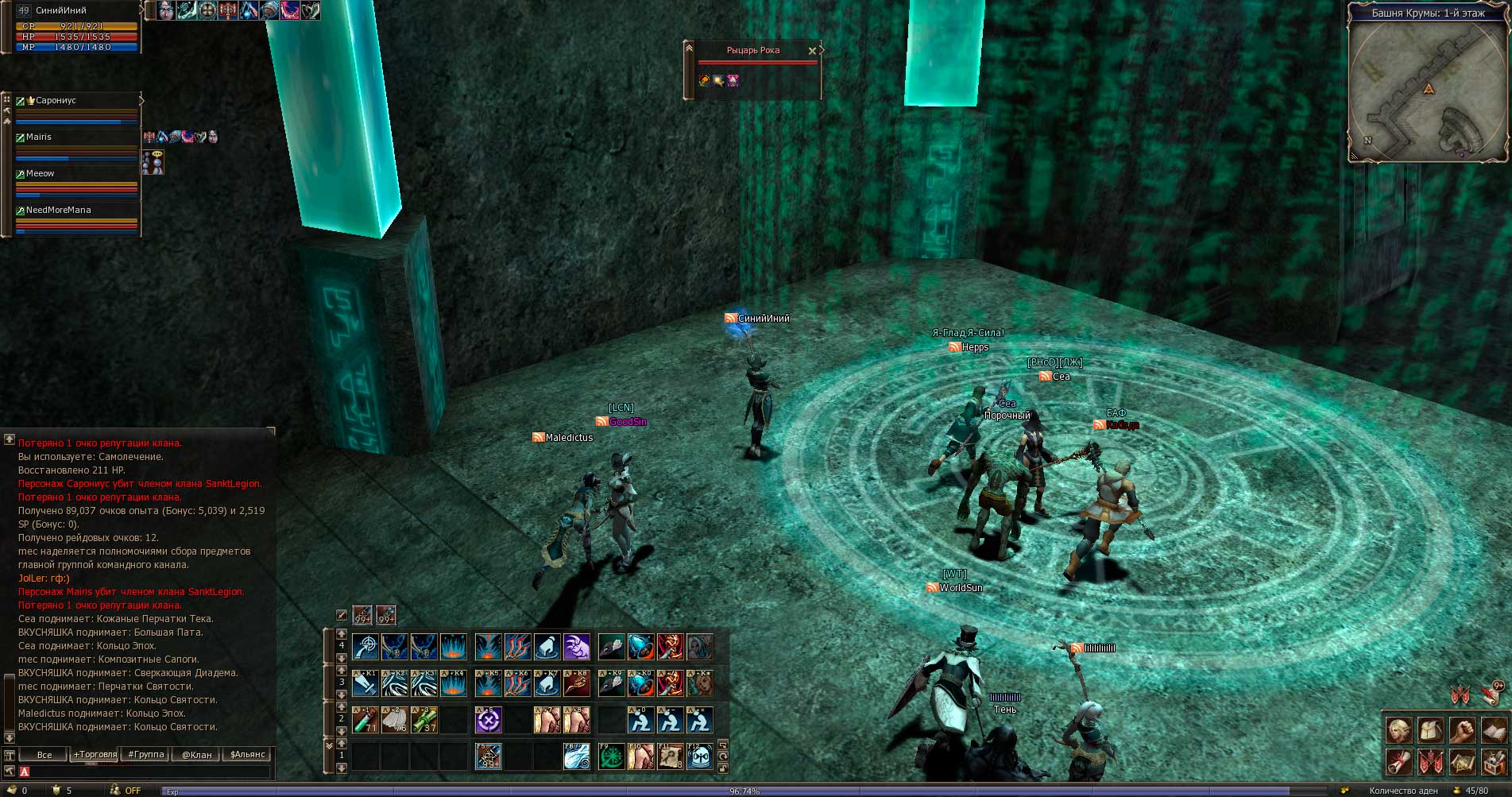
Task: Select party member Сарониус
Action: [x=56, y=101]
